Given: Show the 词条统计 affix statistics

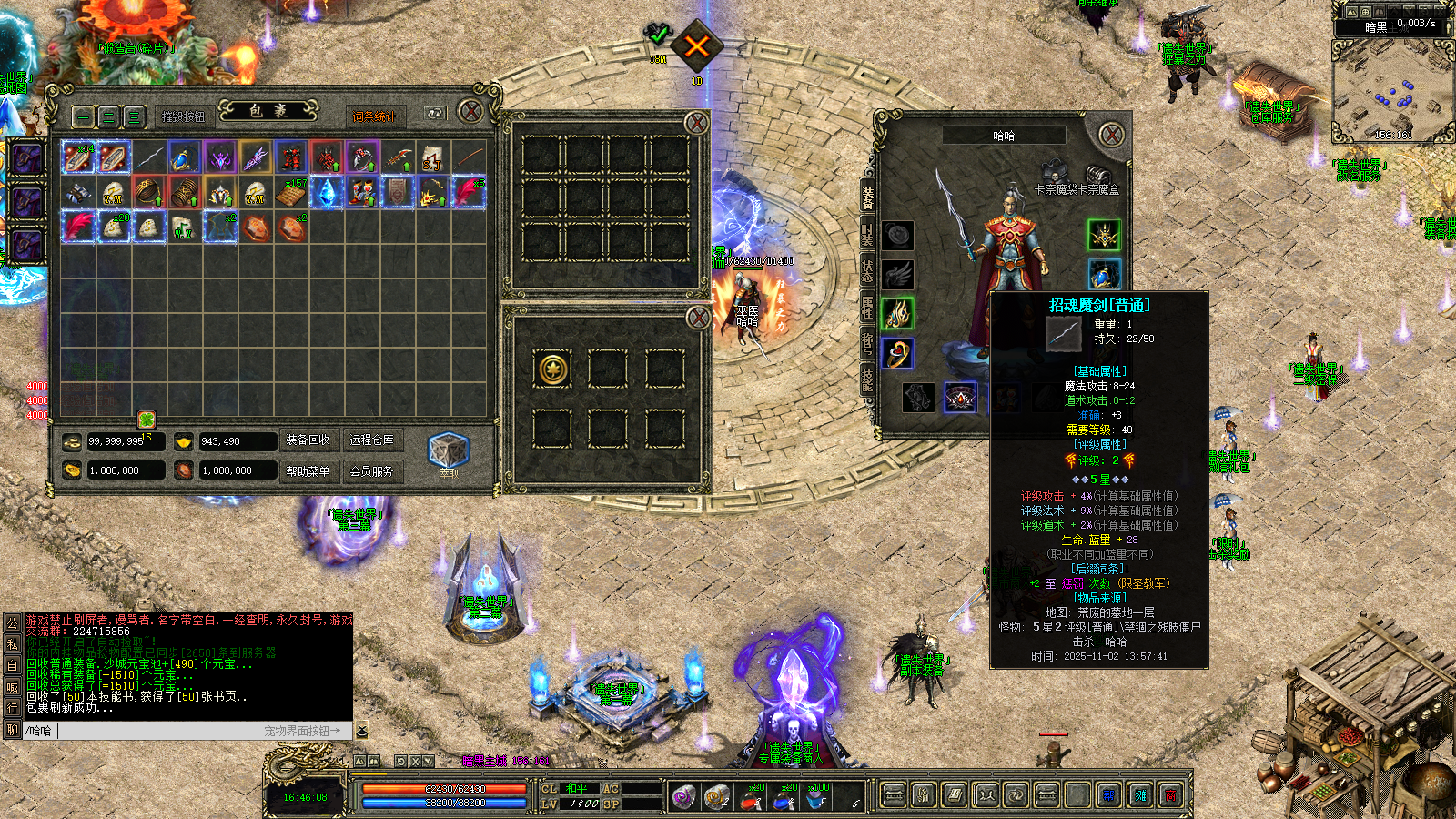Looking at the screenshot, I should pyautogui.click(x=373, y=116).
